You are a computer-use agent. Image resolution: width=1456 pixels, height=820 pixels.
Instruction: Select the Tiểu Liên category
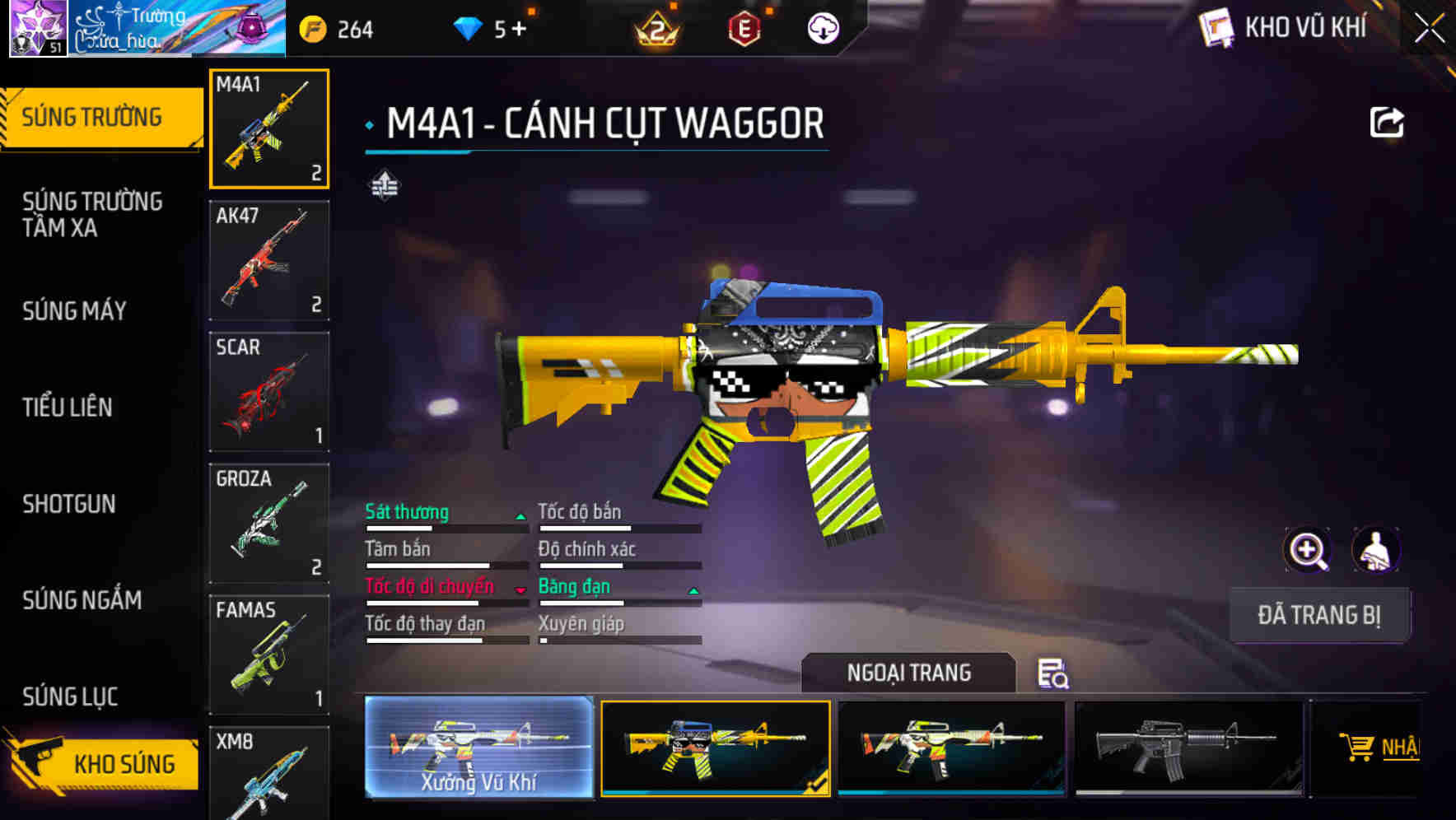coord(67,407)
